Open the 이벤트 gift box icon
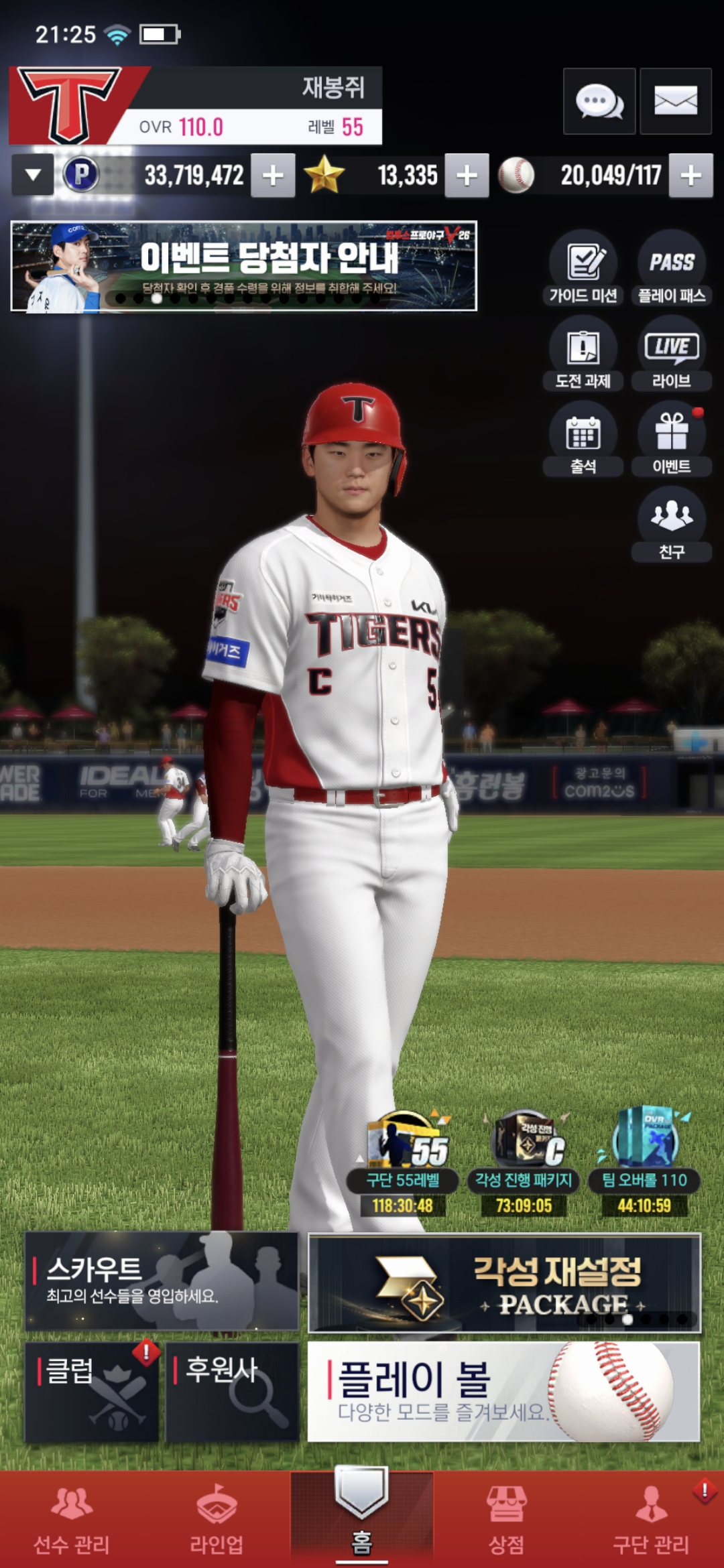The image size is (724, 1568). [x=672, y=440]
